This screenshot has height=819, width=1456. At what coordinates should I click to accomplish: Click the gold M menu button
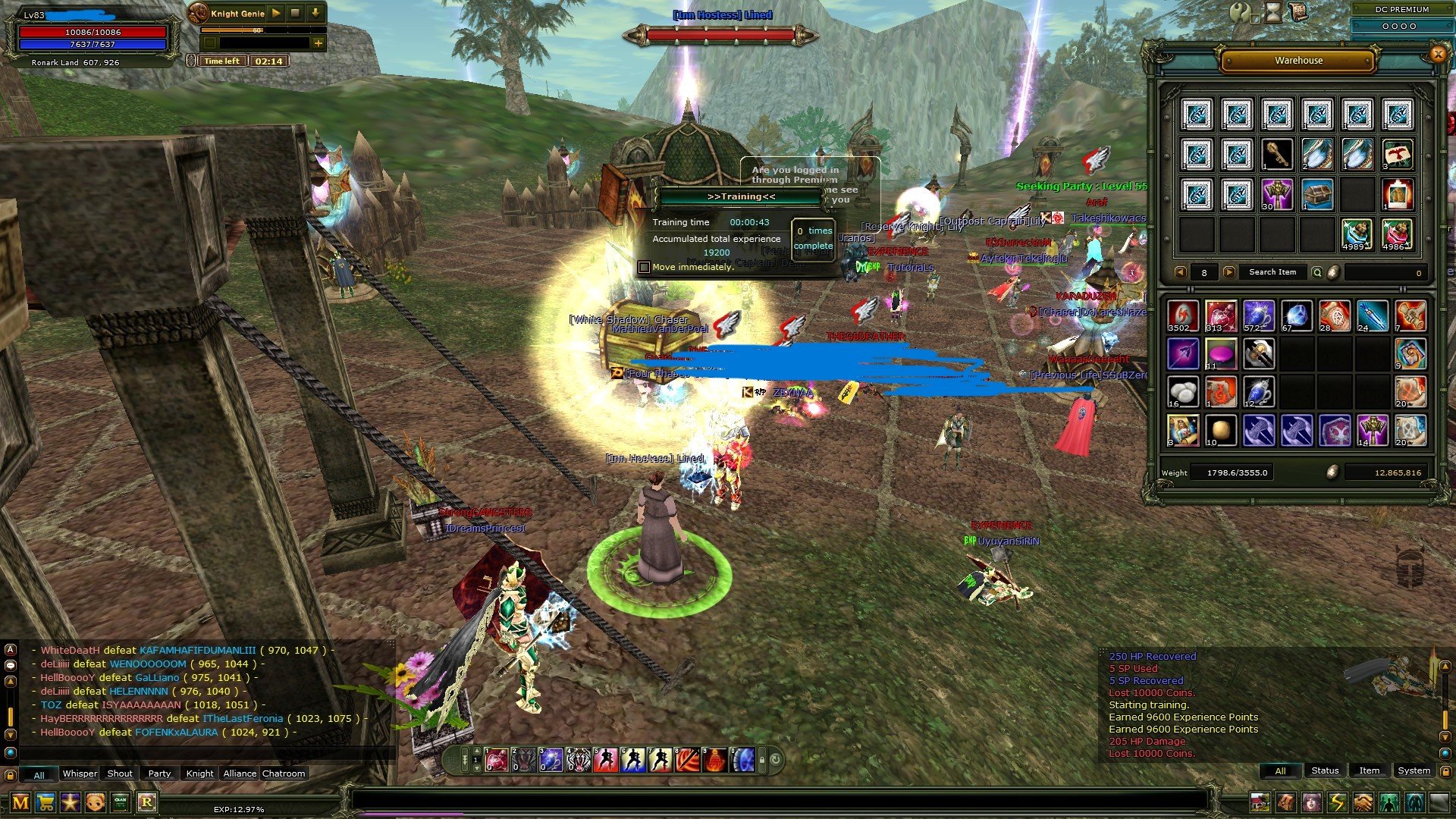click(x=20, y=802)
